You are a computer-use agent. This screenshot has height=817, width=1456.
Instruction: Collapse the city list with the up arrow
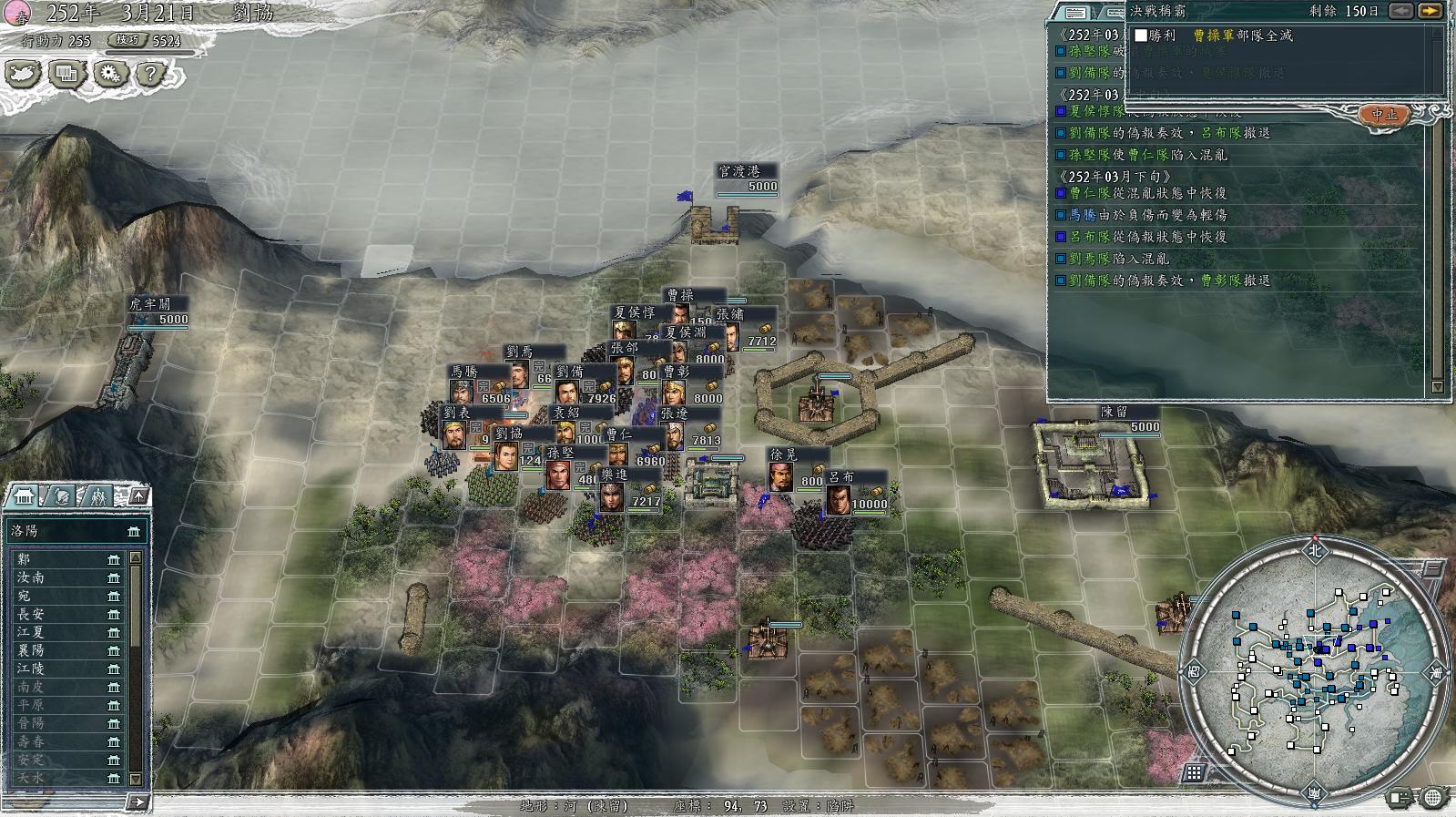tap(138, 495)
